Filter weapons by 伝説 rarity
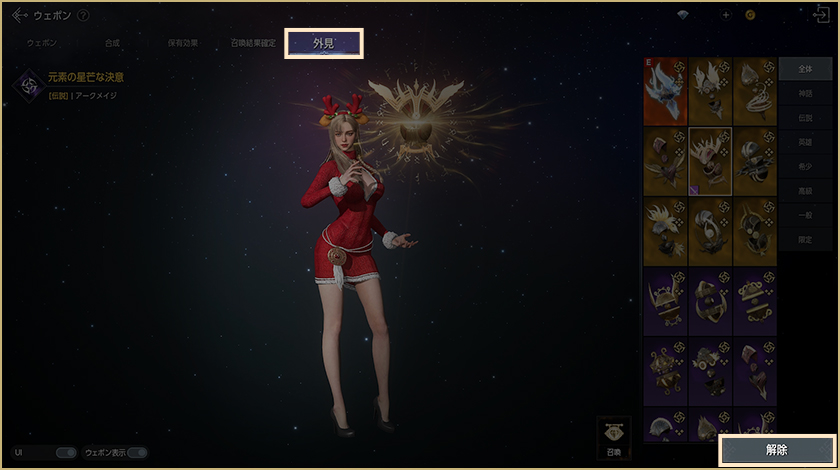 tap(805, 118)
